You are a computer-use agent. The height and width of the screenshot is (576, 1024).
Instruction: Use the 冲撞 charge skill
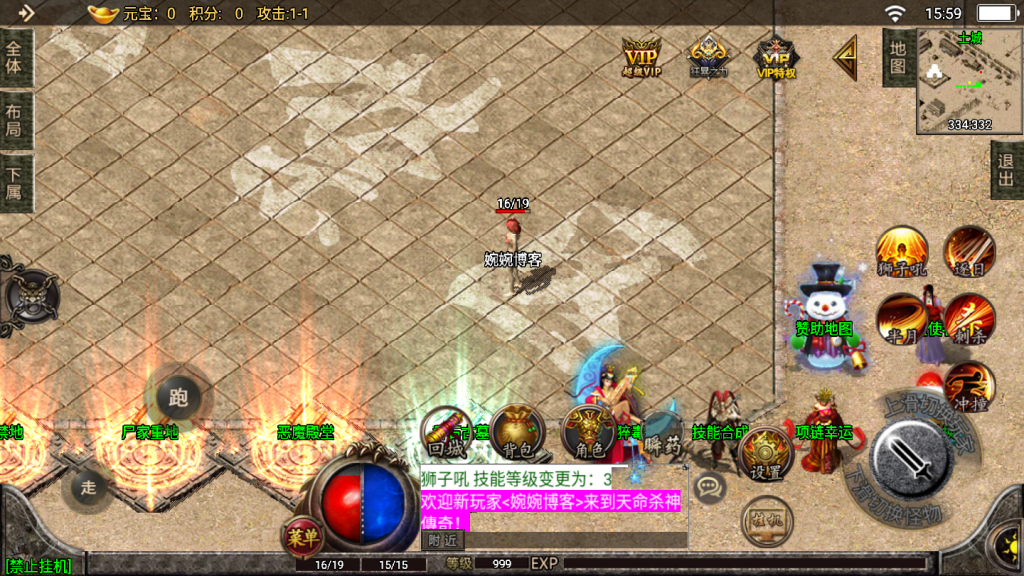coord(968,388)
